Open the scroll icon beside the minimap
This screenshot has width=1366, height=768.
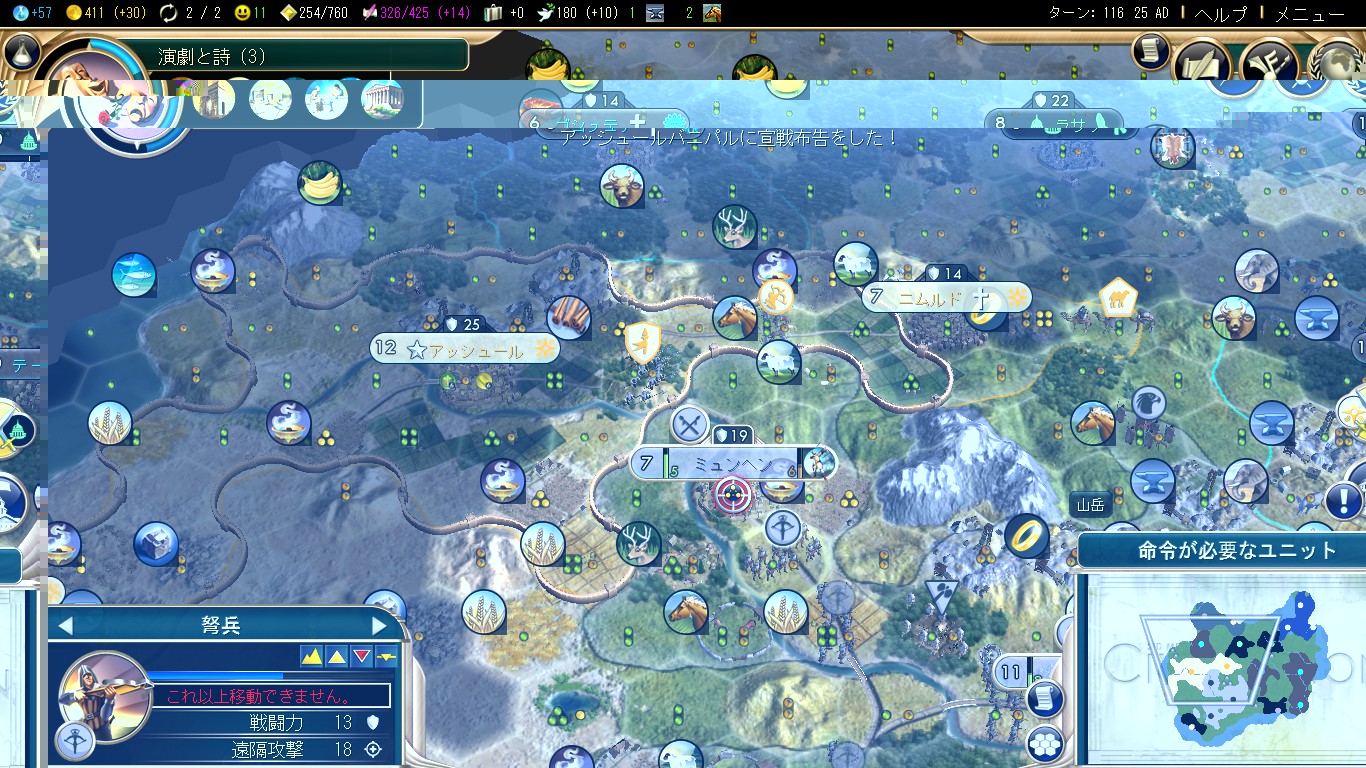[x=1044, y=699]
